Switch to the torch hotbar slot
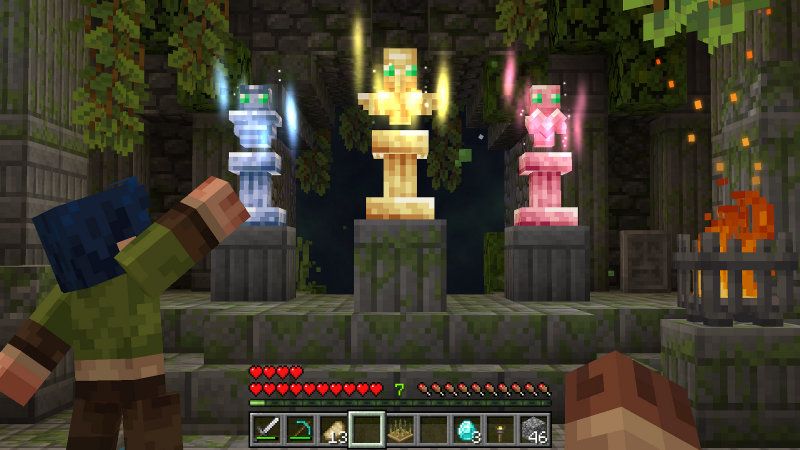This screenshot has height=450, width=800. (x=501, y=430)
